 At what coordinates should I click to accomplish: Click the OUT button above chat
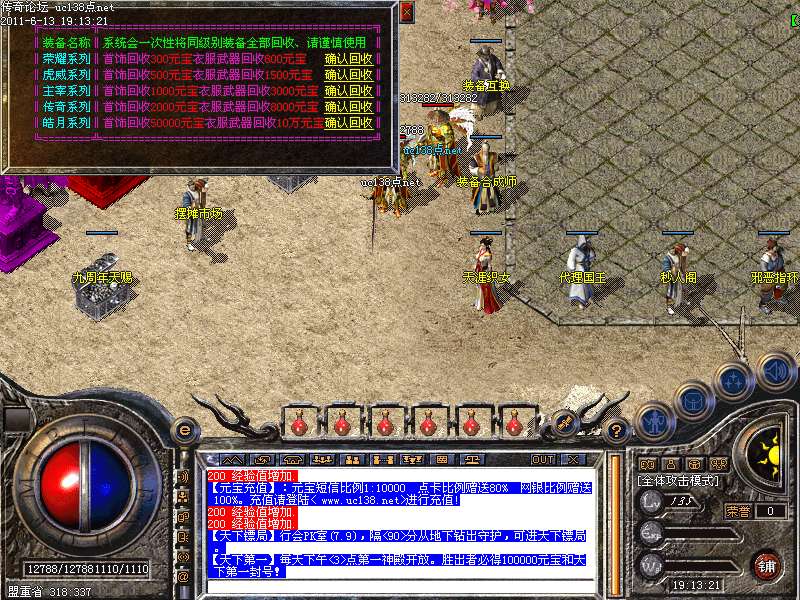543,460
